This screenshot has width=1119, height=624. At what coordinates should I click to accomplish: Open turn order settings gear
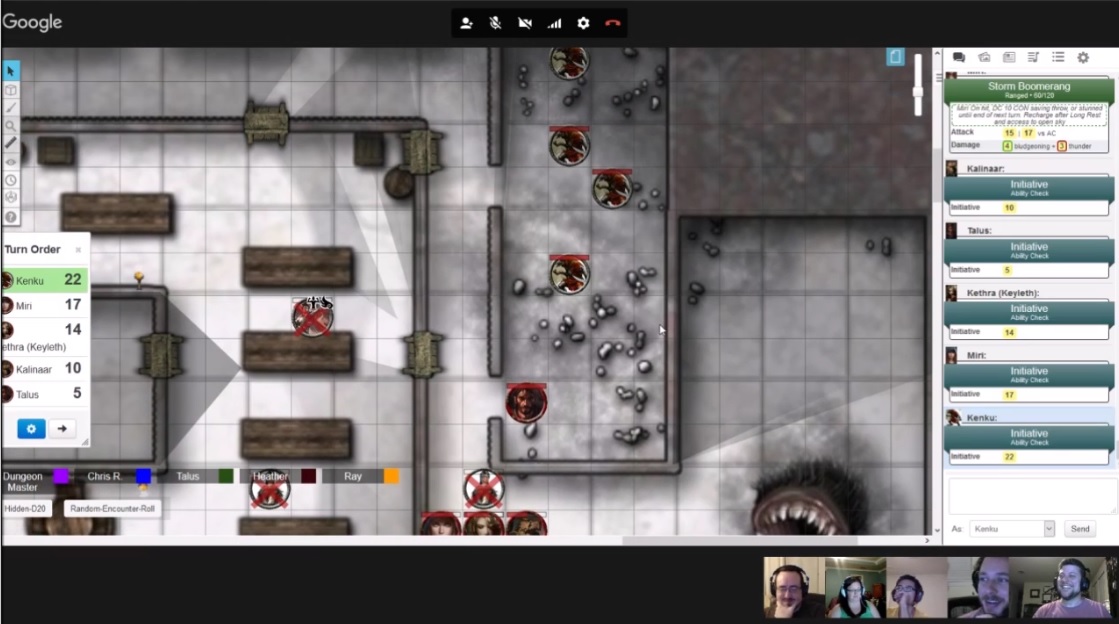tap(31, 429)
